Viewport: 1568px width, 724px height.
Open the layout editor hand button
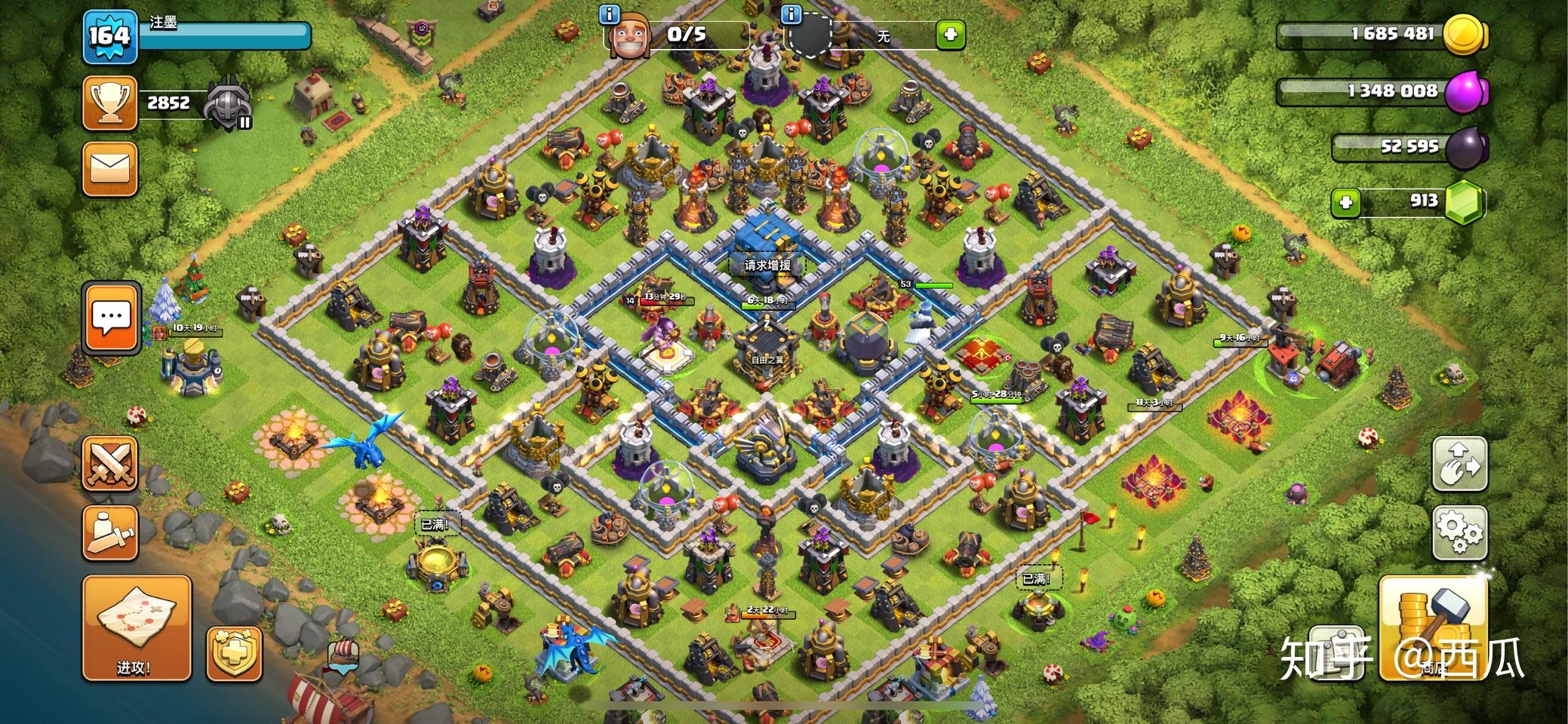(x=1459, y=463)
